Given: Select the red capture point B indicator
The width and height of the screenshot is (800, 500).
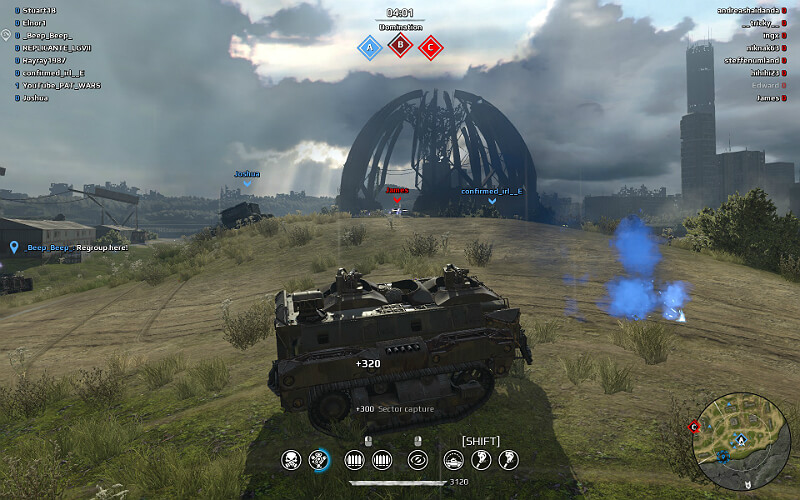Looking at the screenshot, I should point(400,45).
